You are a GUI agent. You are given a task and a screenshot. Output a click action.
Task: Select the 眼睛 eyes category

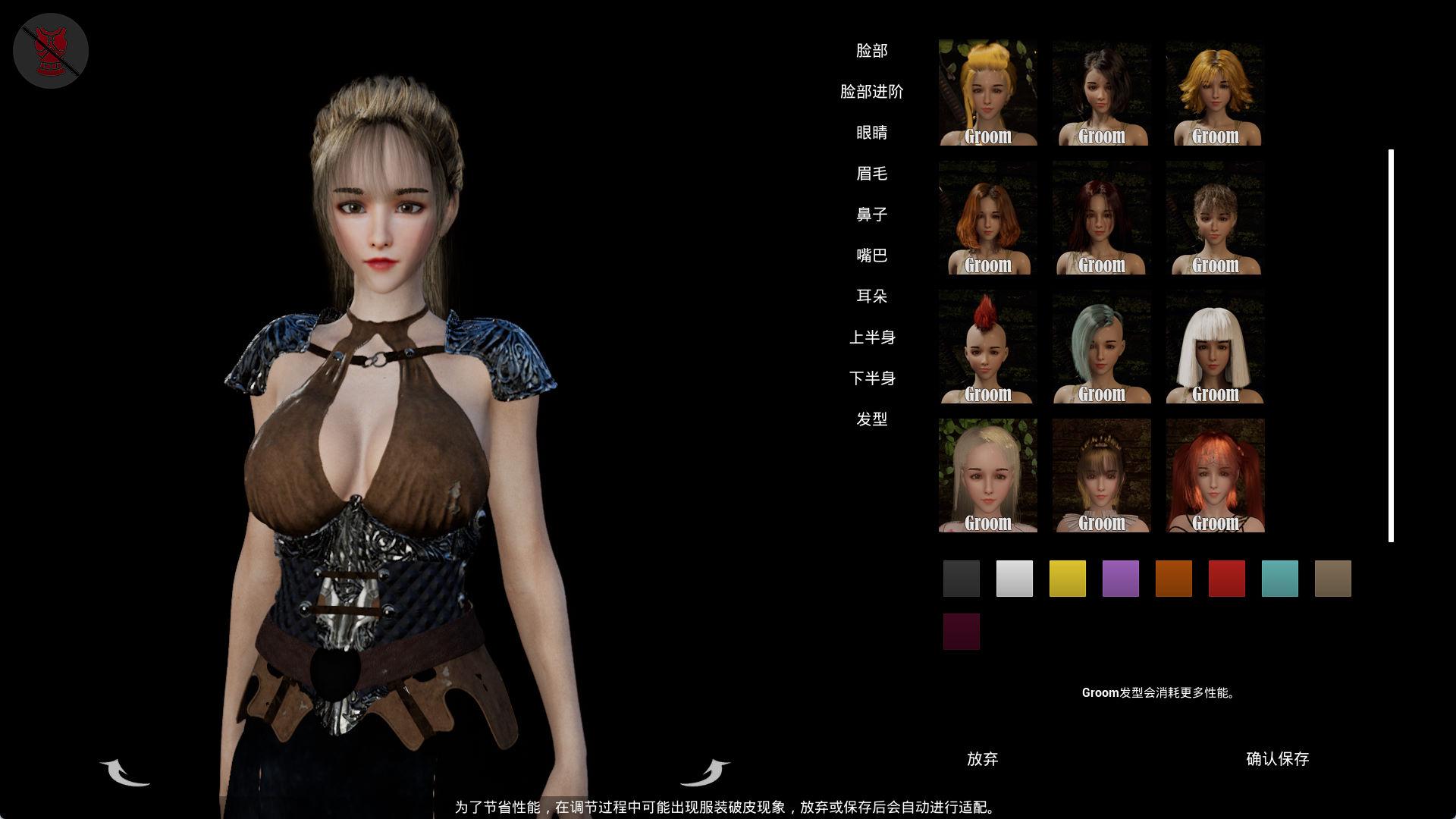point(871,133)
